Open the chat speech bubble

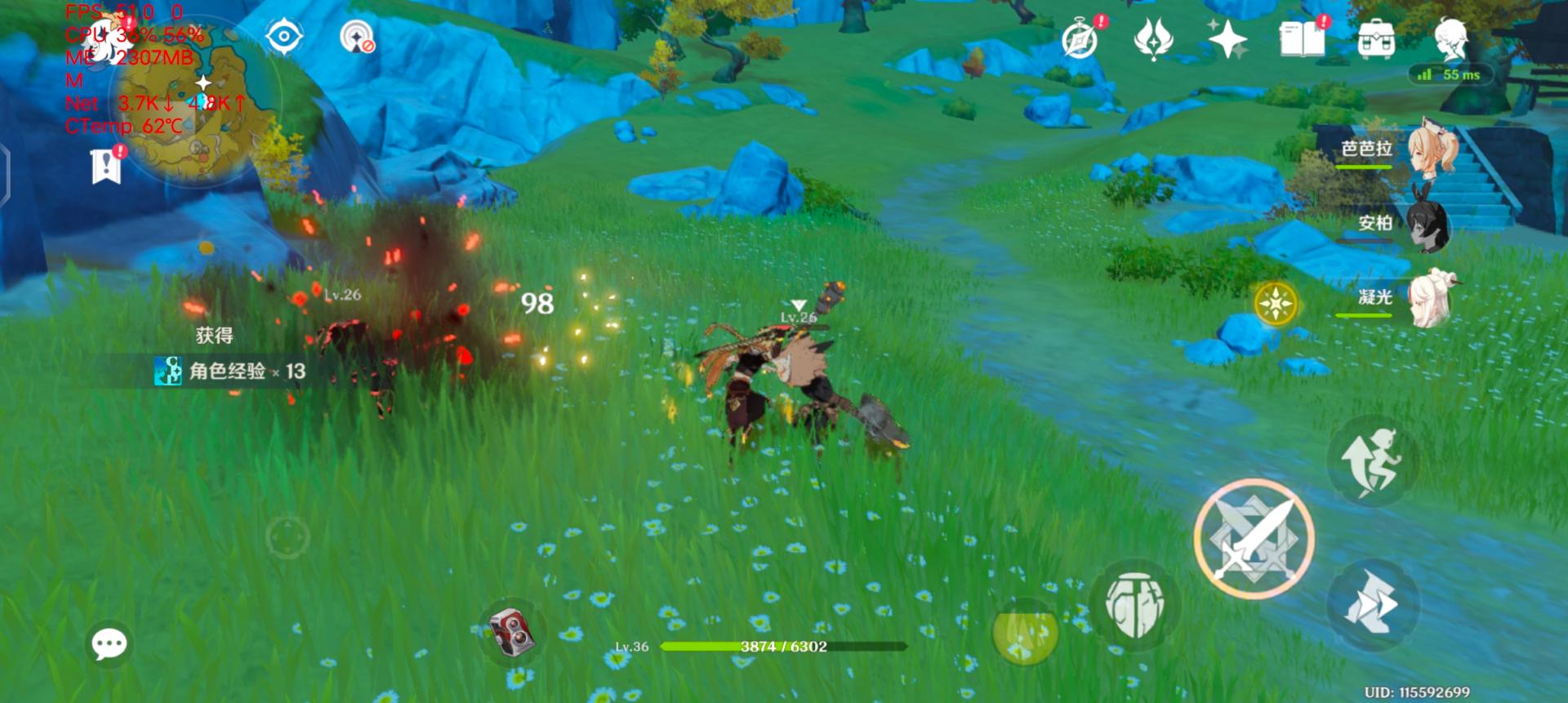point(109,644)
